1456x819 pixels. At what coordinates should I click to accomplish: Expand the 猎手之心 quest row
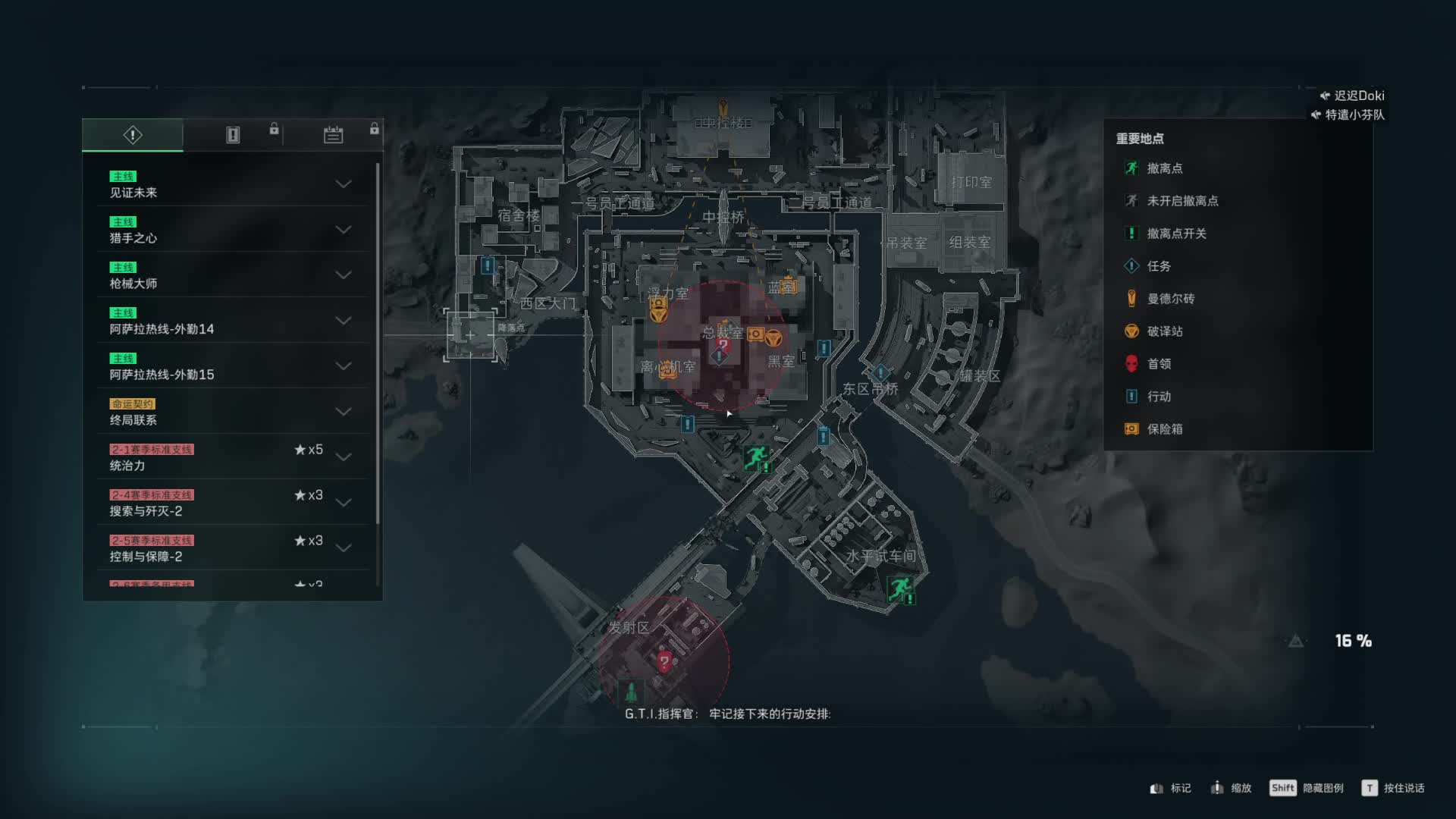click(x=343, y=230)
